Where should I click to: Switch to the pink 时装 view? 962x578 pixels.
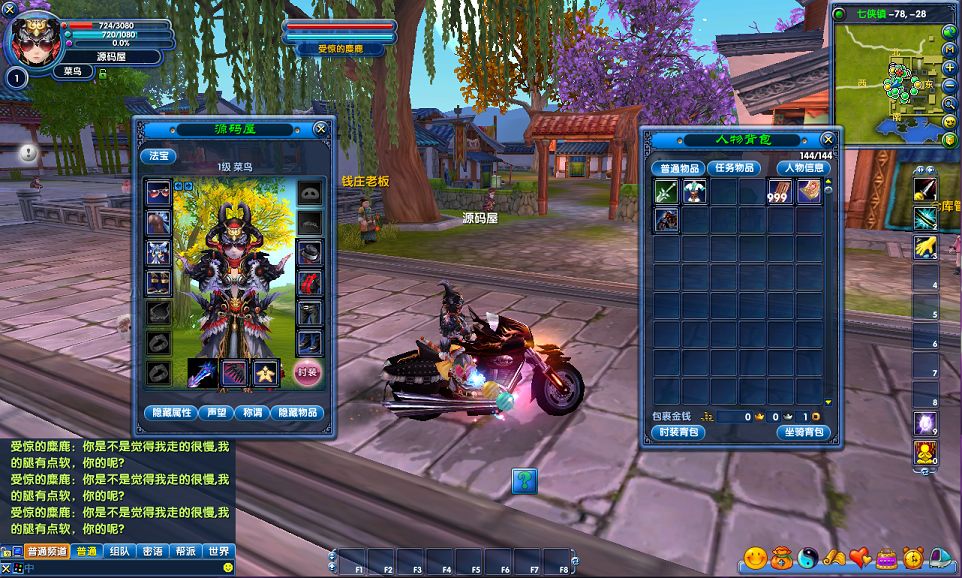(308, 372)
